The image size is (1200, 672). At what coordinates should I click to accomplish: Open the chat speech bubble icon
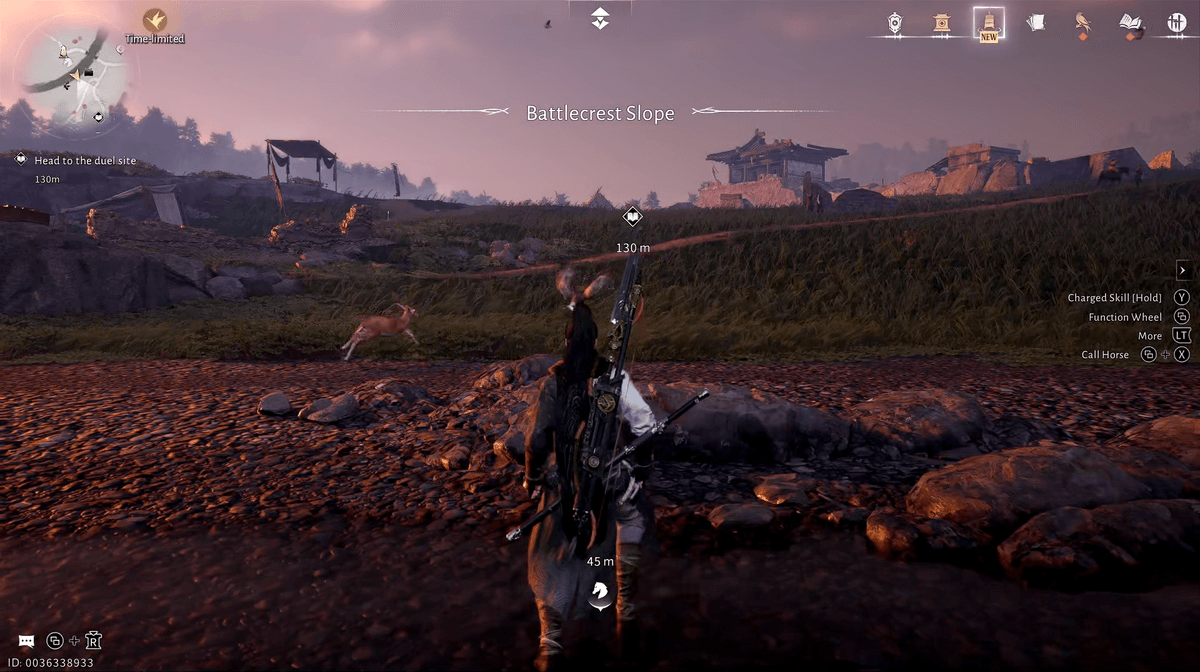[x=26, y=641]
